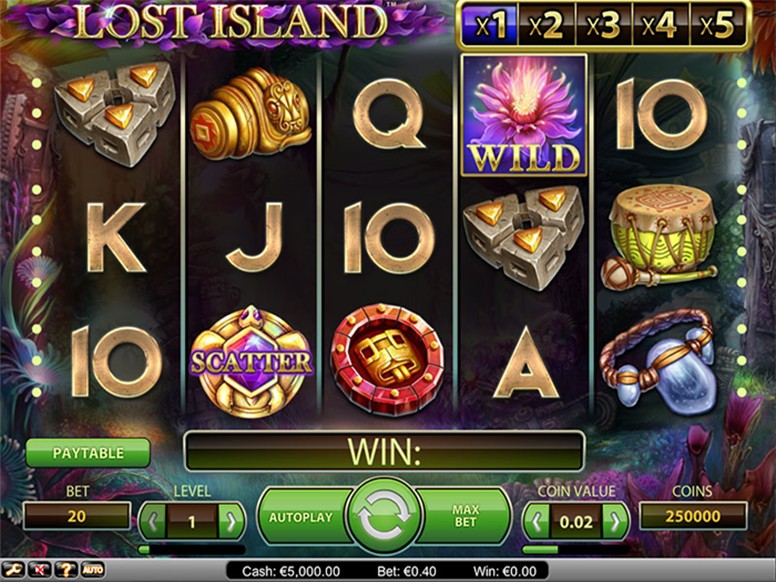
Task: Toggle sound with the speaker icon
Action: tap(40, 570)
